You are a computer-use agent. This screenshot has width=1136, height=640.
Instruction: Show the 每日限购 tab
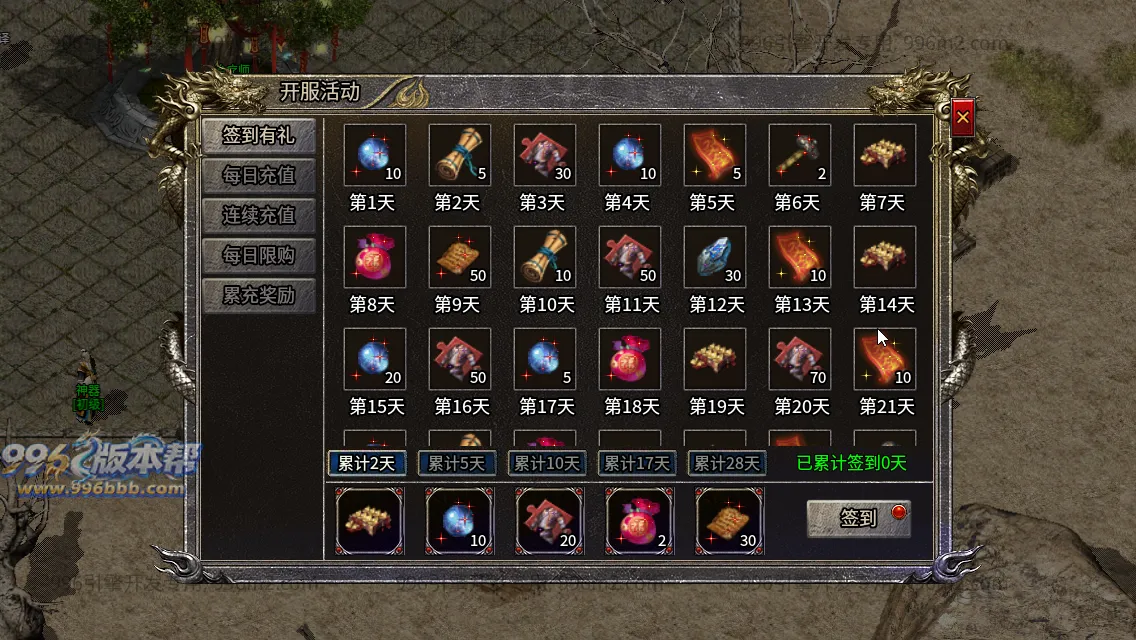(x=259, y=256)
